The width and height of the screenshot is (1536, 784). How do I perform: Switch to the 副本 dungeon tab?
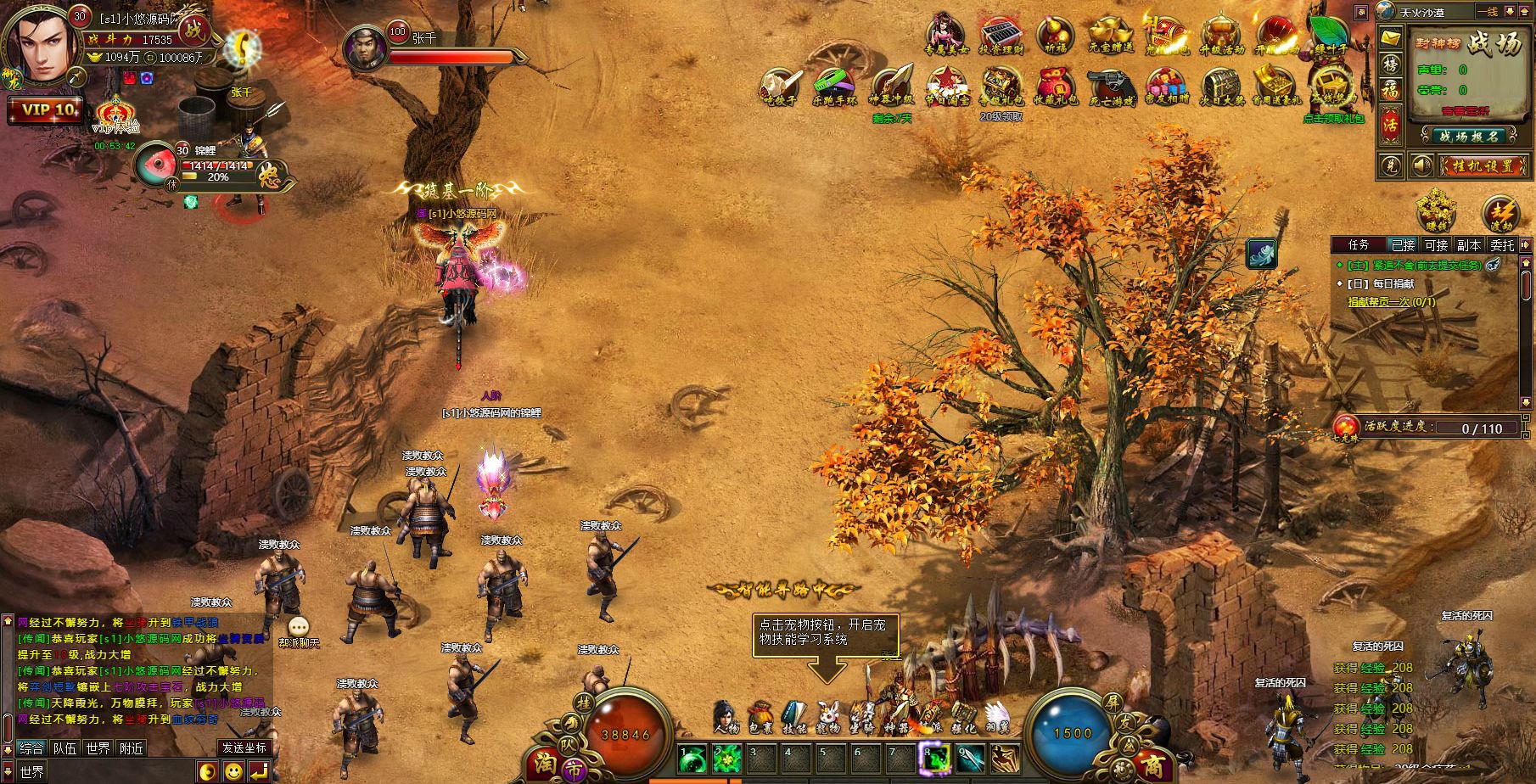pos(1469,244)
